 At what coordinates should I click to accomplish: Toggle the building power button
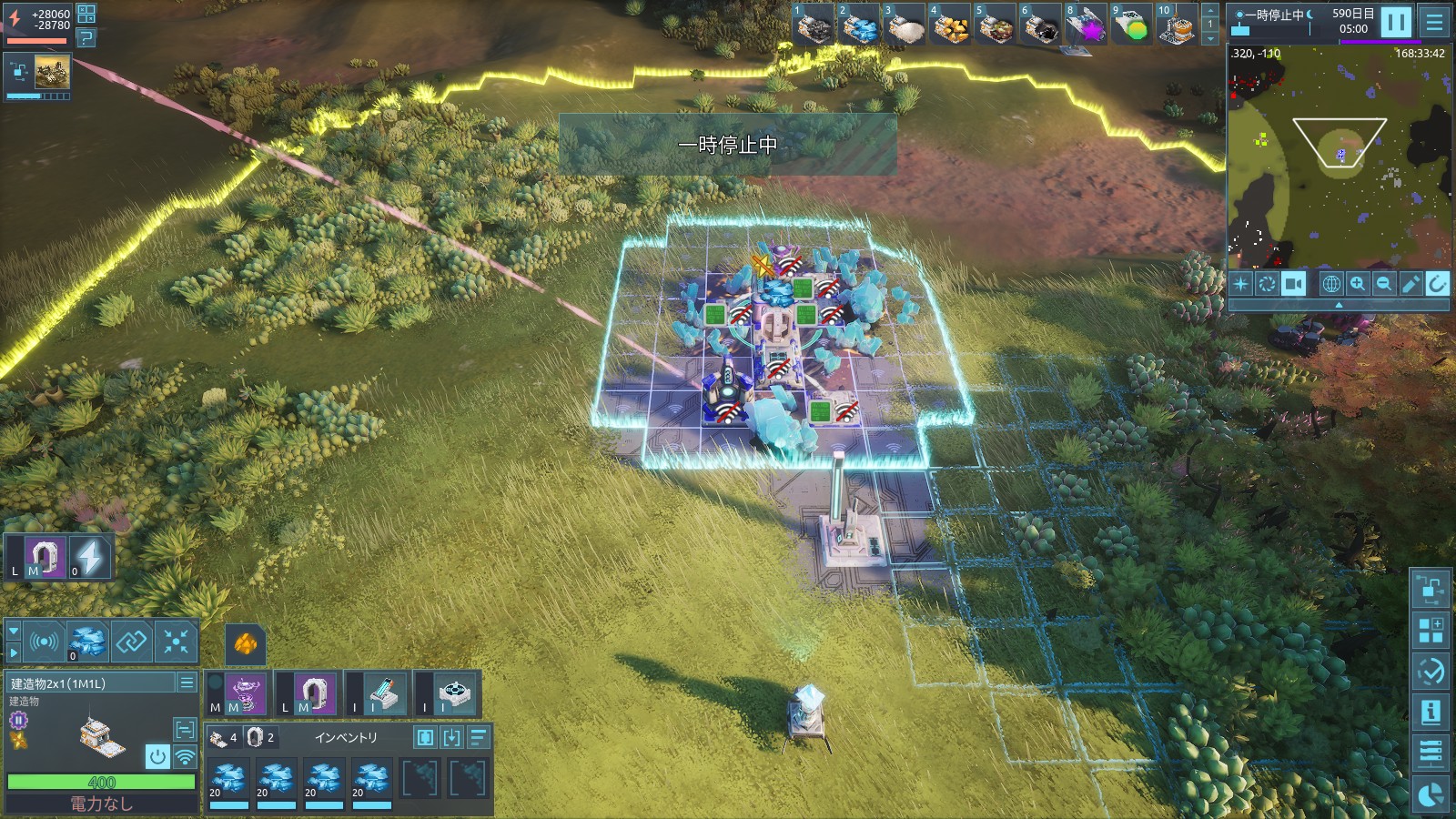(157, 756)
